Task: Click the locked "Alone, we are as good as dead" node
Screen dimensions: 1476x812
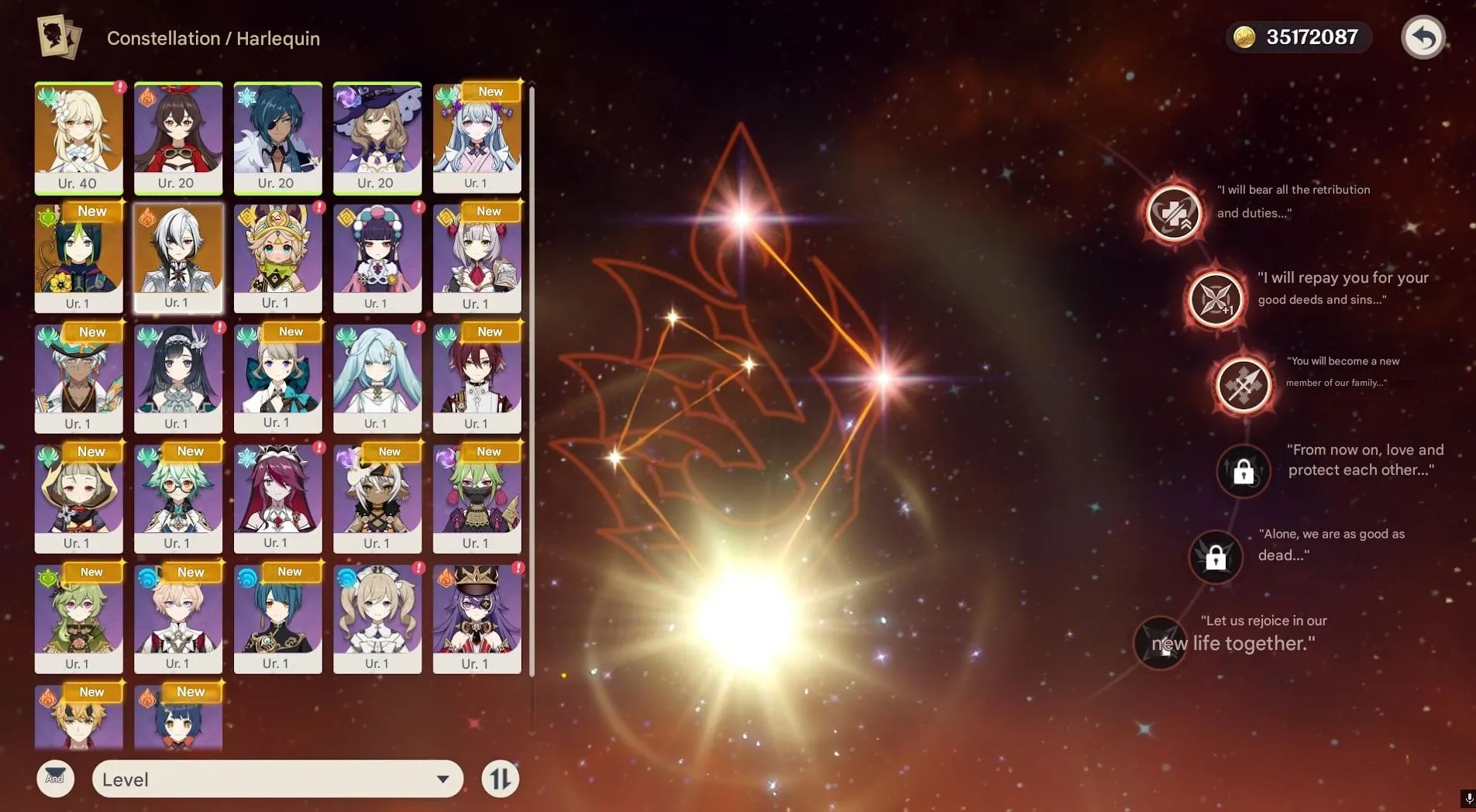Action: click(1216, 556)
